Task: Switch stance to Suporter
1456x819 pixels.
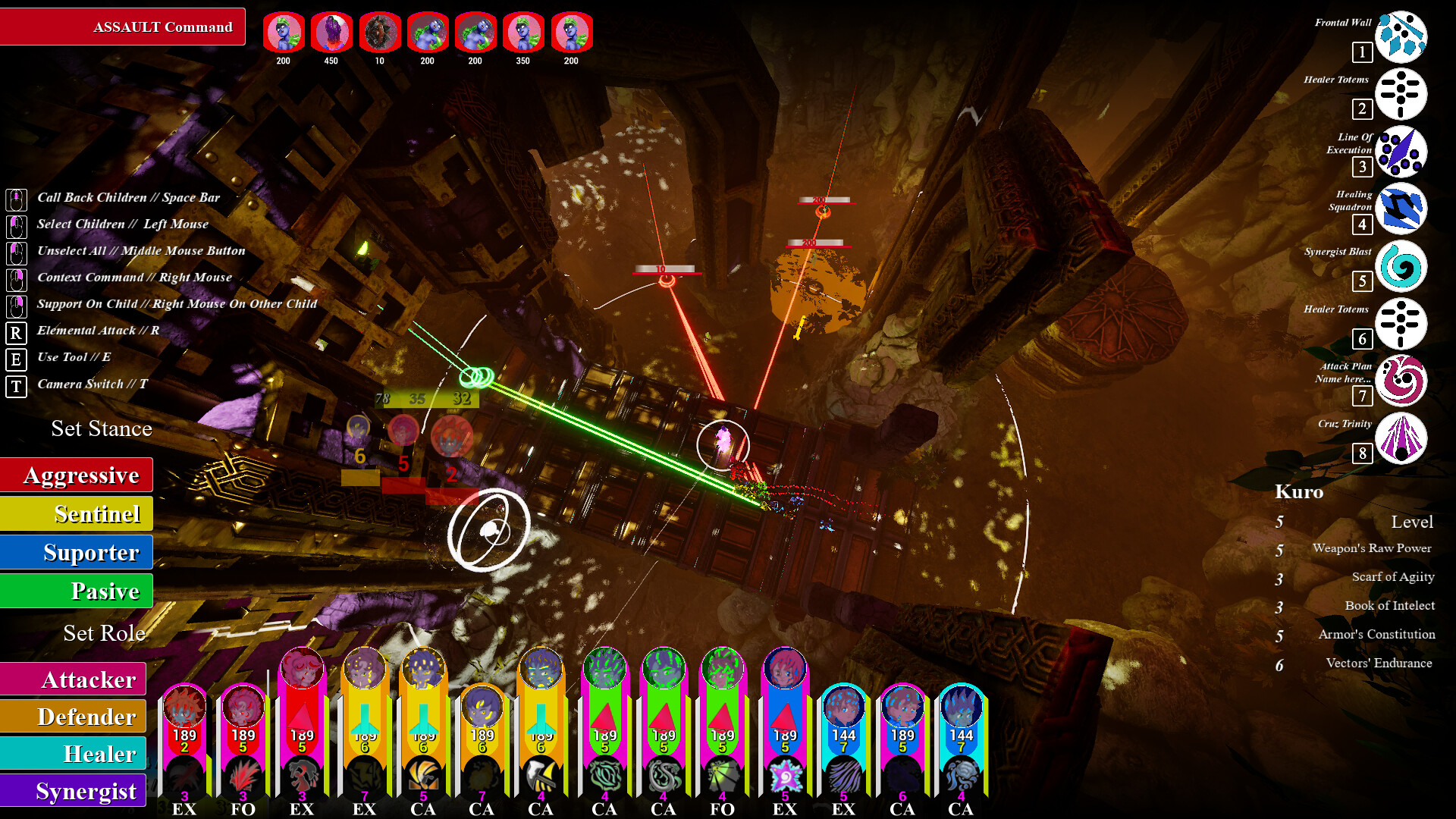Action: tap(77, 553)
